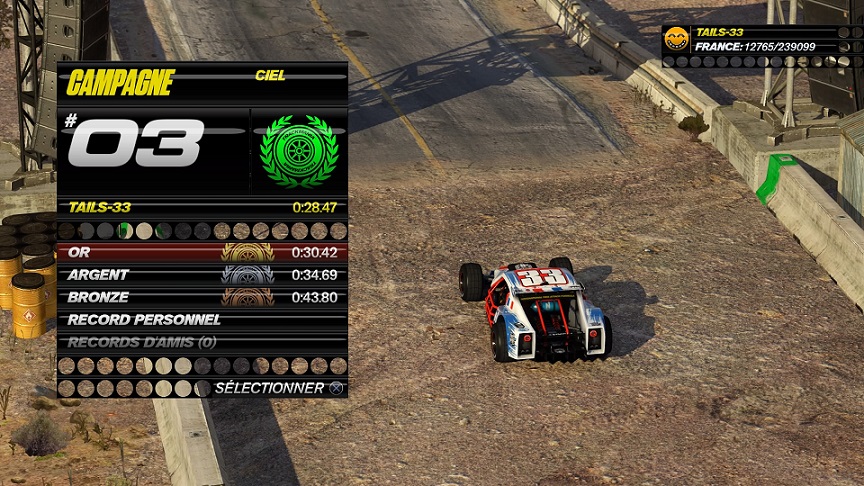
Task: Select the TAILS-33 best time row
Action: [x=202, y=208]
